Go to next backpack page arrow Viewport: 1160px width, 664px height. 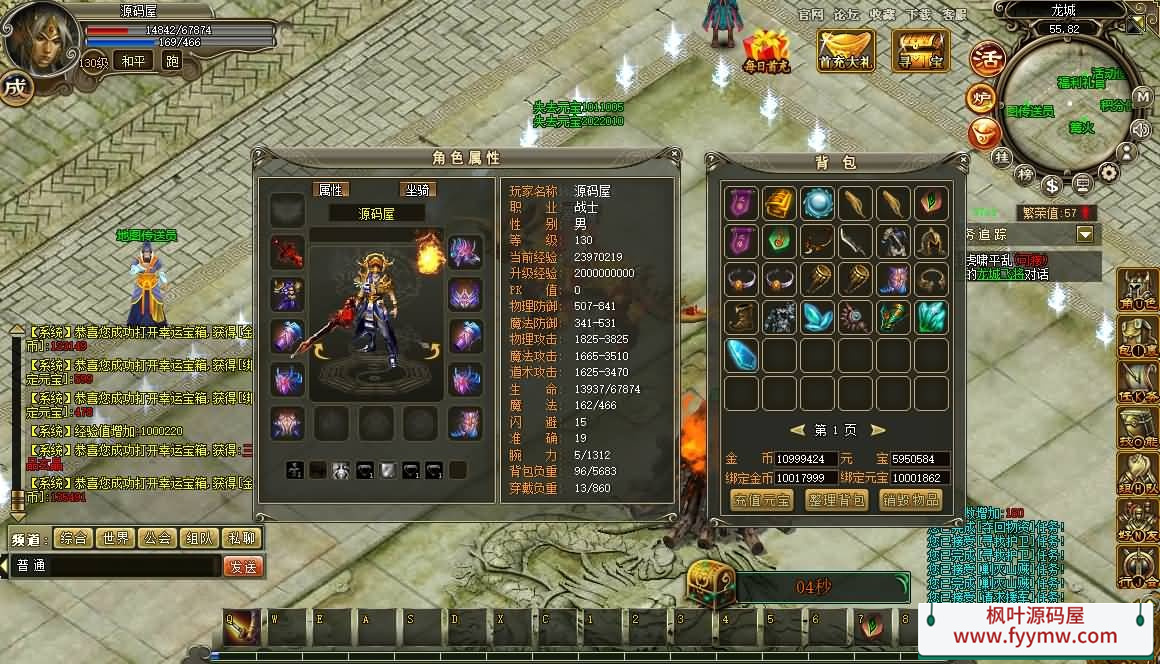[877, 430]
